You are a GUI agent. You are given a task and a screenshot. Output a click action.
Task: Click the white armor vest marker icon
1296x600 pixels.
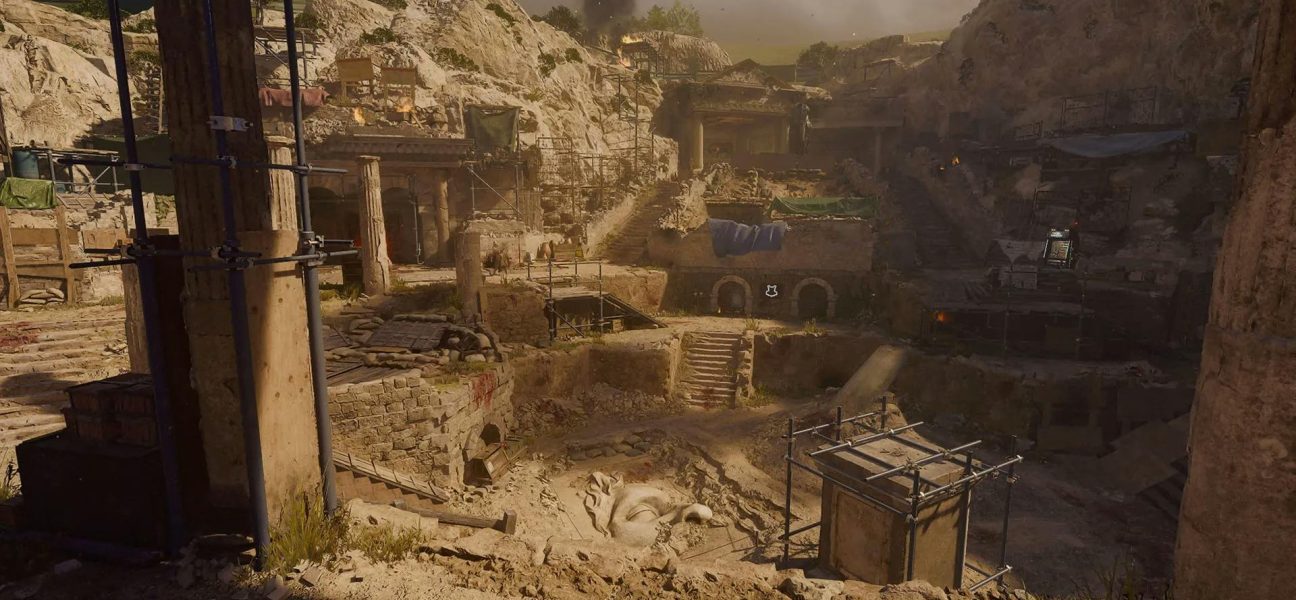click(771, 291)
